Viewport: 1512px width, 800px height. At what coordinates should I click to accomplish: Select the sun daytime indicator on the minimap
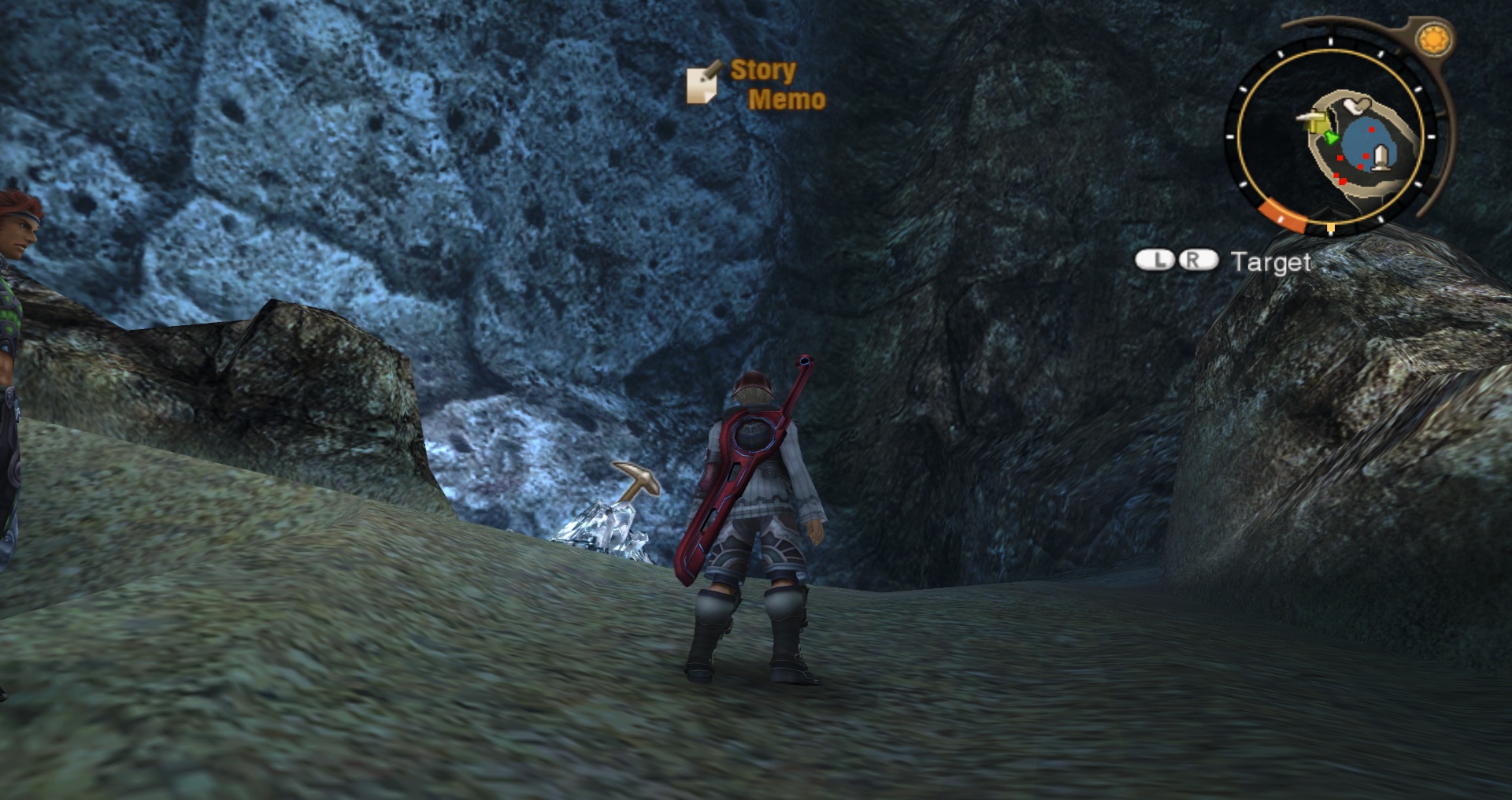coord(1432,37)
